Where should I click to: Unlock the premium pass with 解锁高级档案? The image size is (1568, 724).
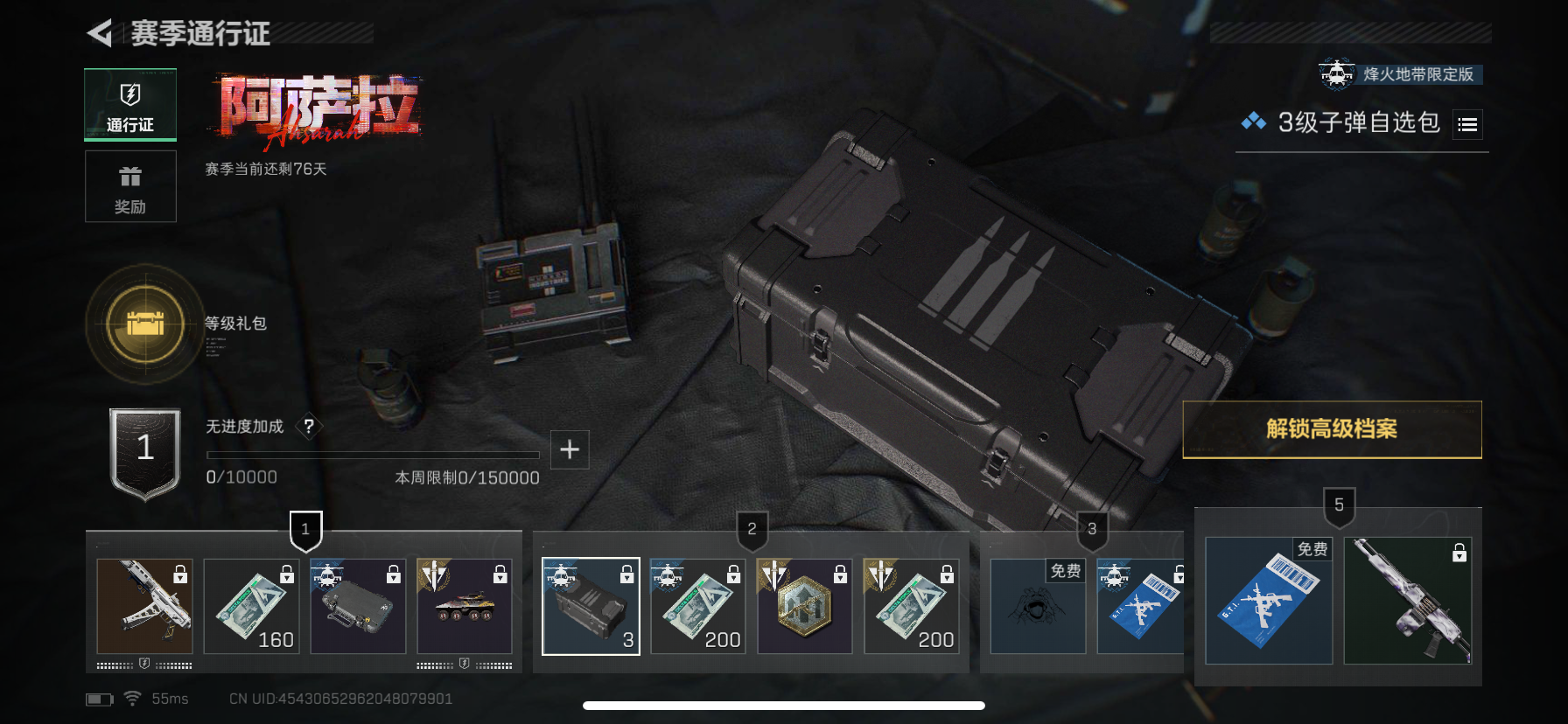click(x=1332, y=429)
